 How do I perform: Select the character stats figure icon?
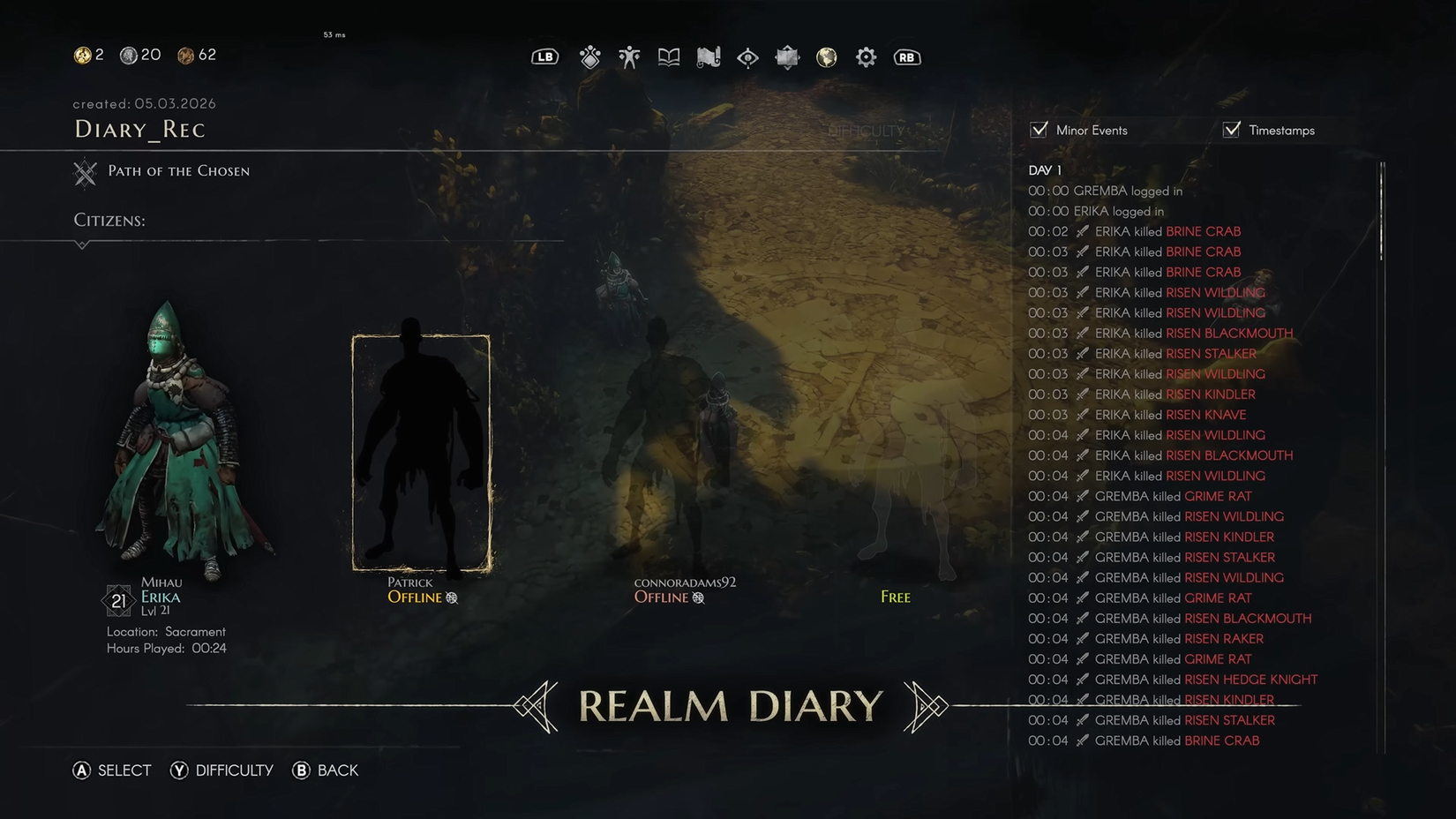point(628,56)
